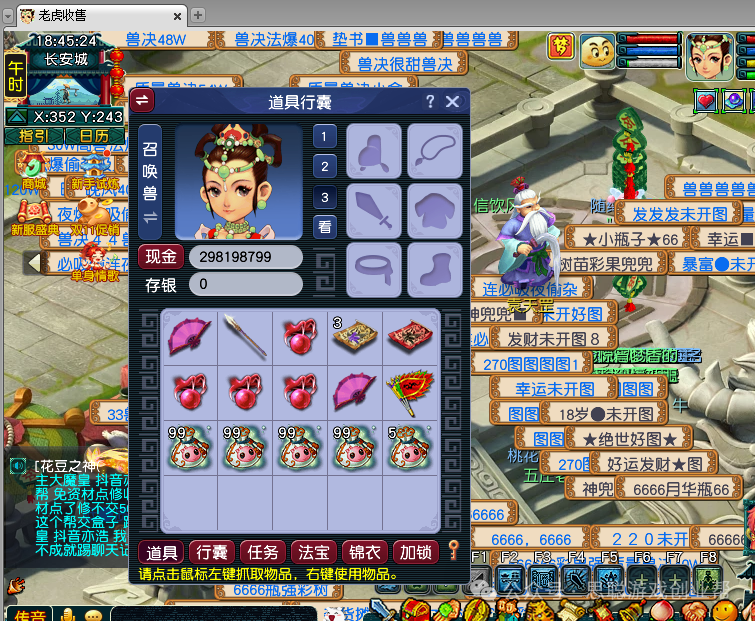
Task: Select the 法宝 tab
Action: pos(313,551)
